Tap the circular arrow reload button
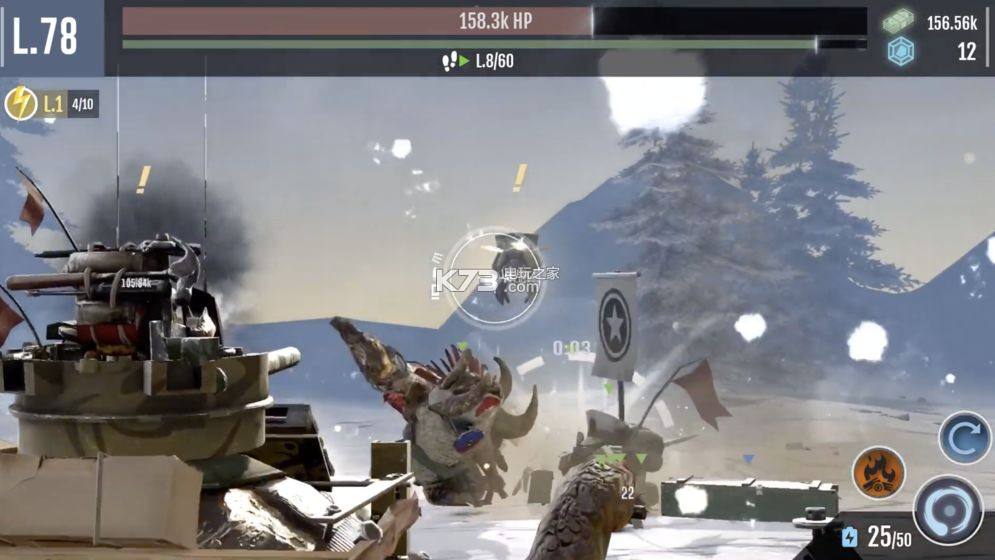This screenshot has height=560, width=995. point(964,438)
